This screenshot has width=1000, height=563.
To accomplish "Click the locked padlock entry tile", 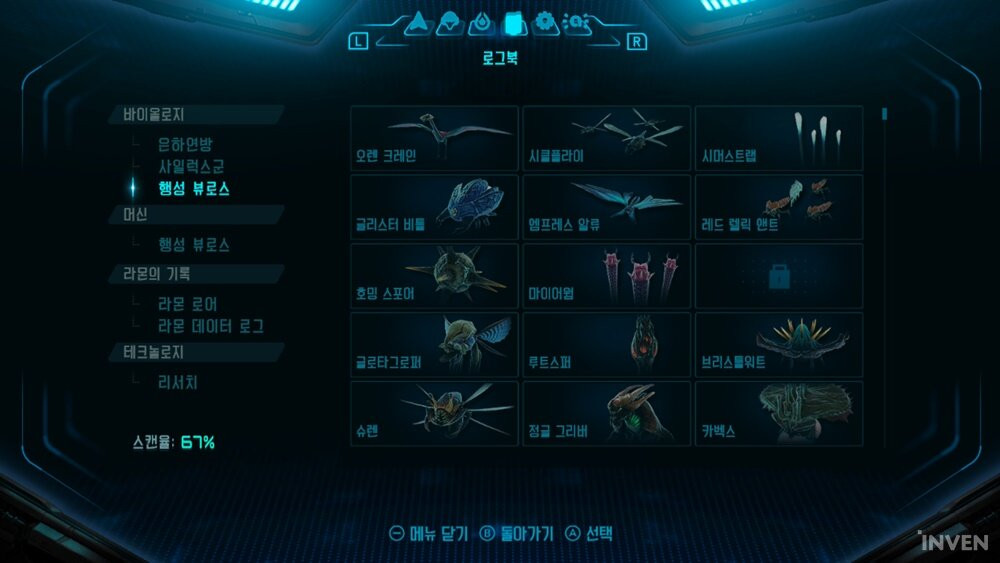I will 778,276.
